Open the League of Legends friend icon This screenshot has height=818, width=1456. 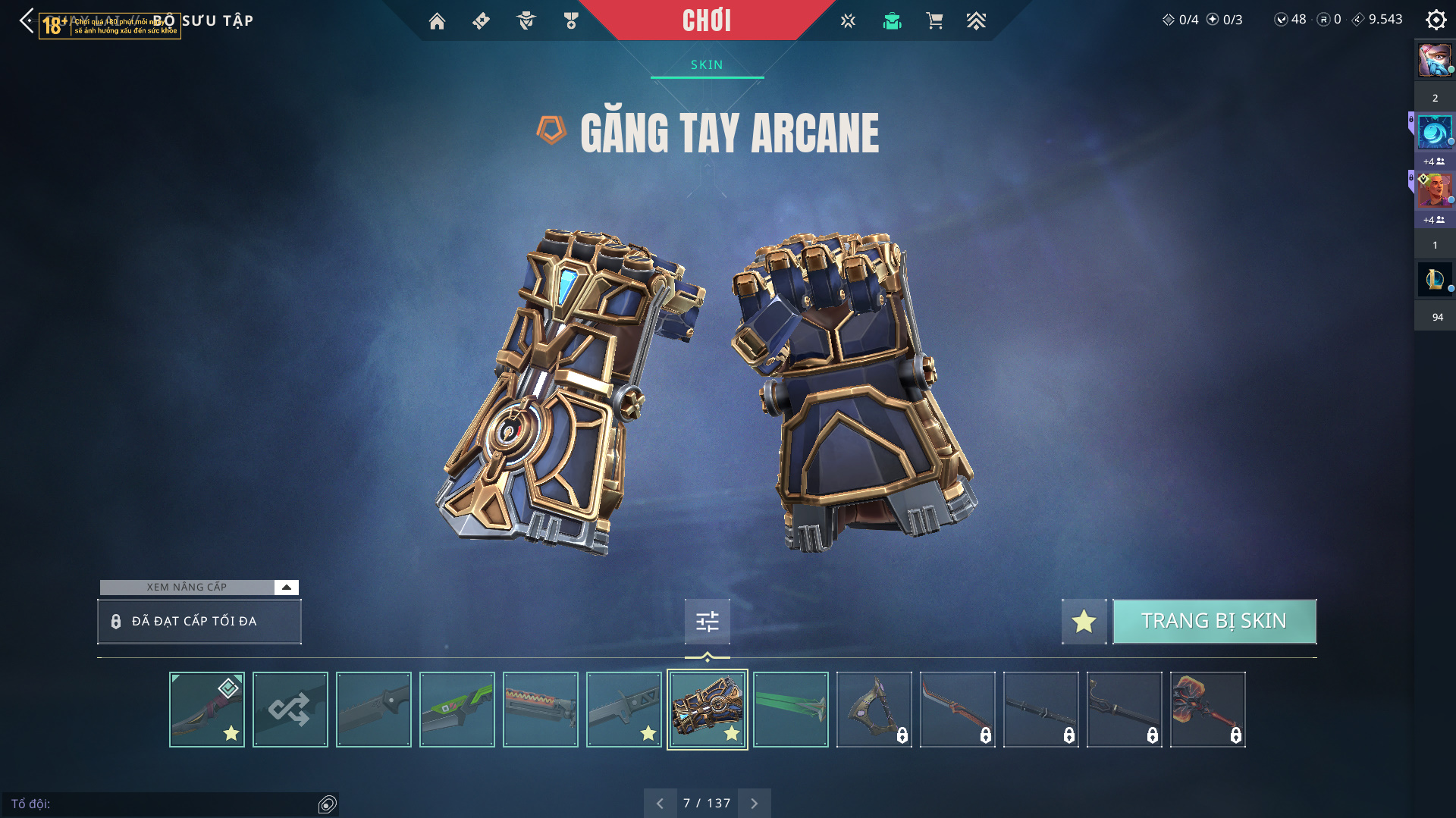pos(1434,280)
